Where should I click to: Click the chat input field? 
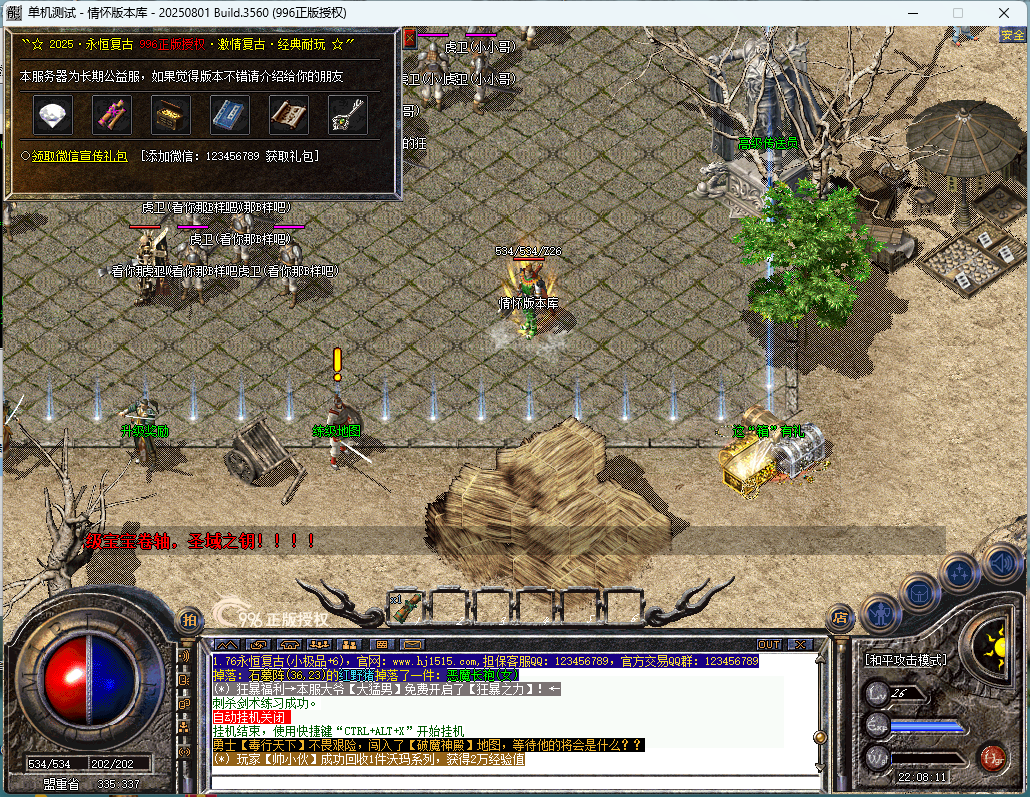[500, 780]
